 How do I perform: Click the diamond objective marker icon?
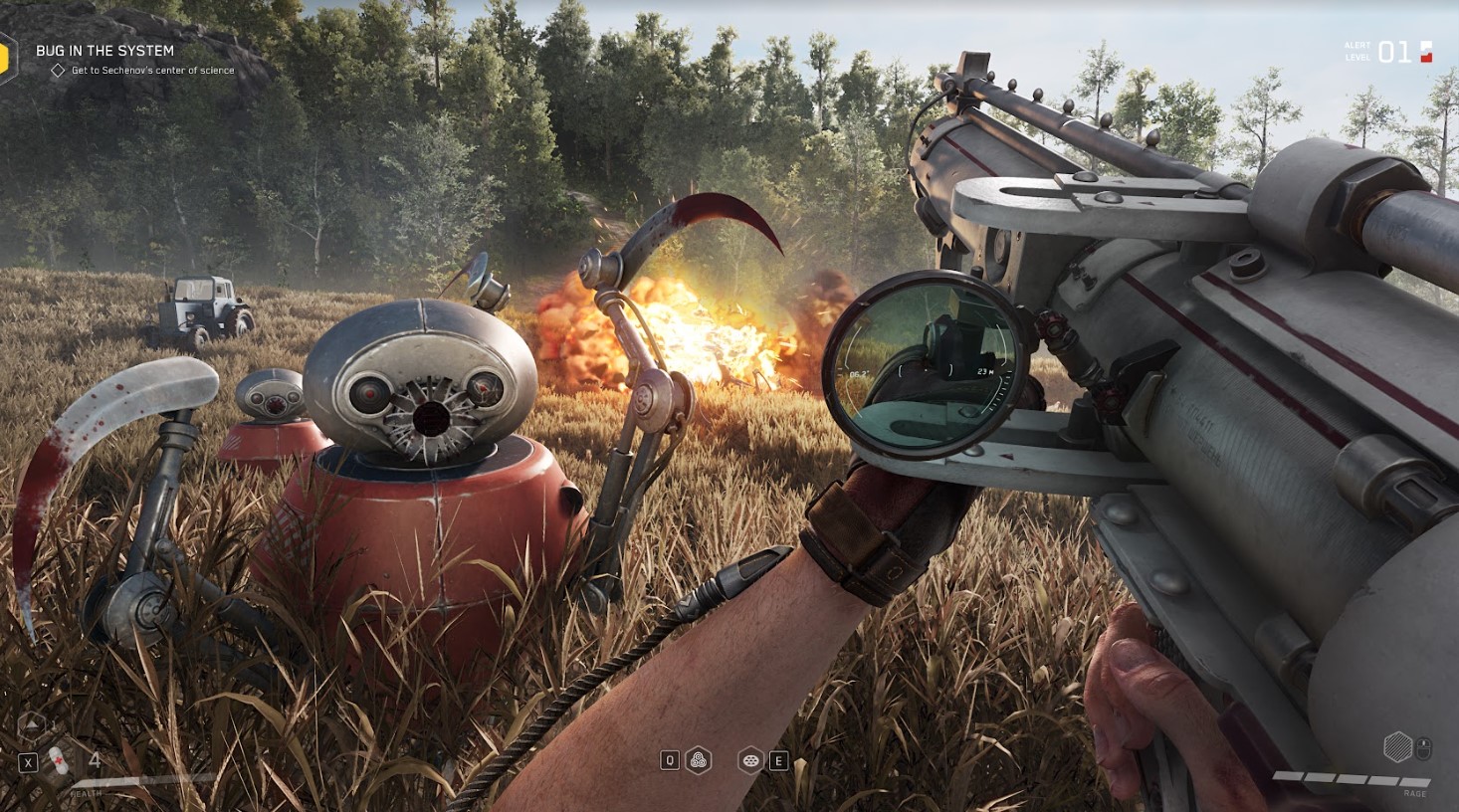[56, 70]
